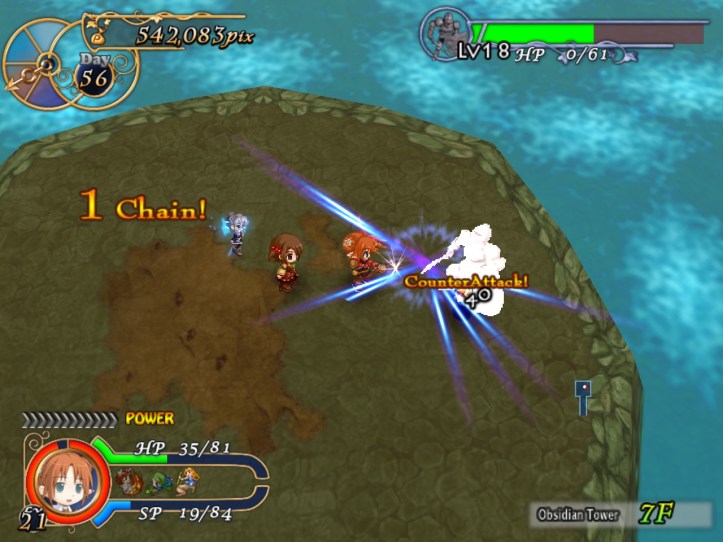Select the red-haired fire skill icon
The image size is (723, 542).
click(x=127, y=479)
